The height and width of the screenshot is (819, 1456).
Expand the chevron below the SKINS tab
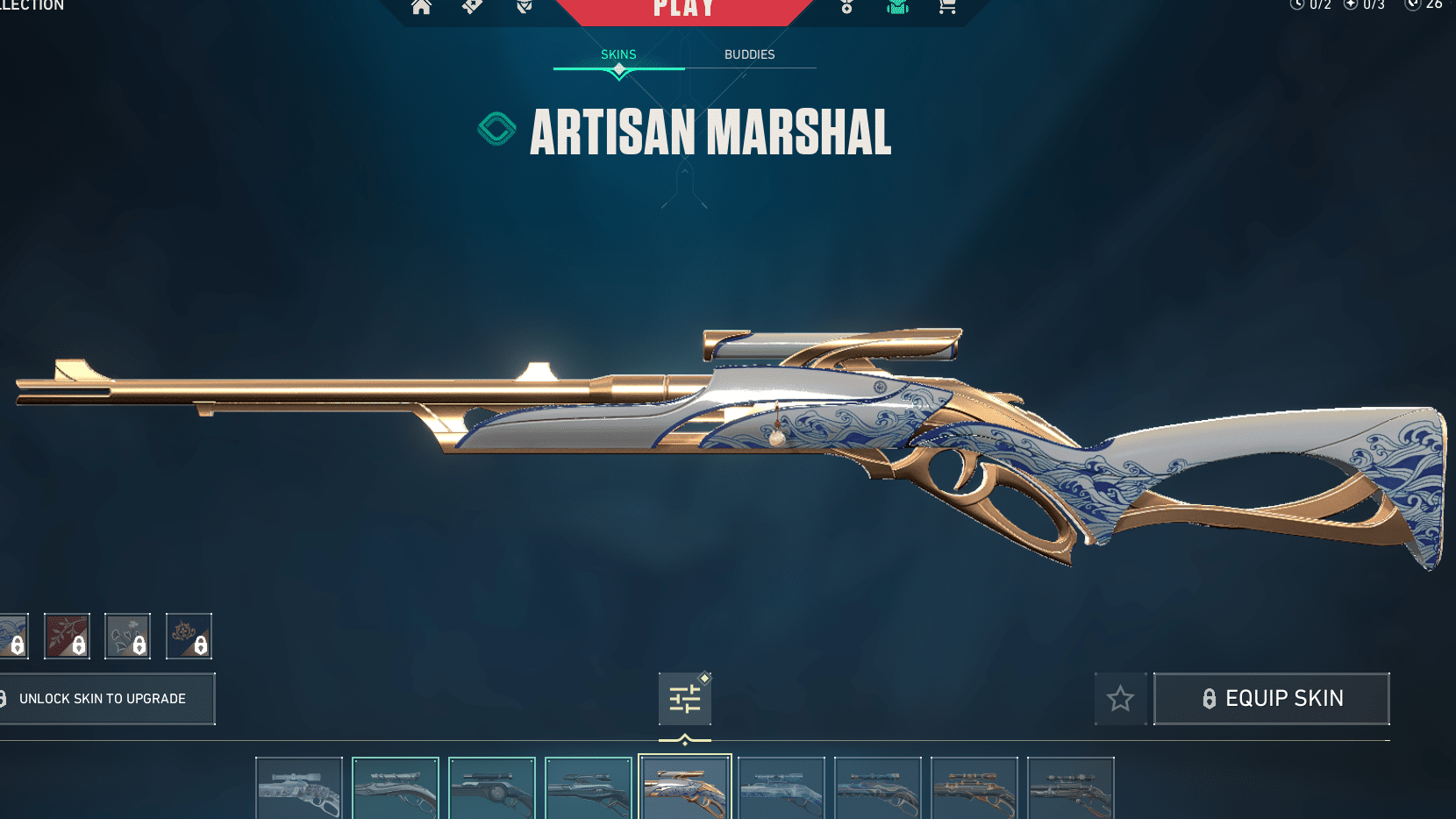(618, 75)
